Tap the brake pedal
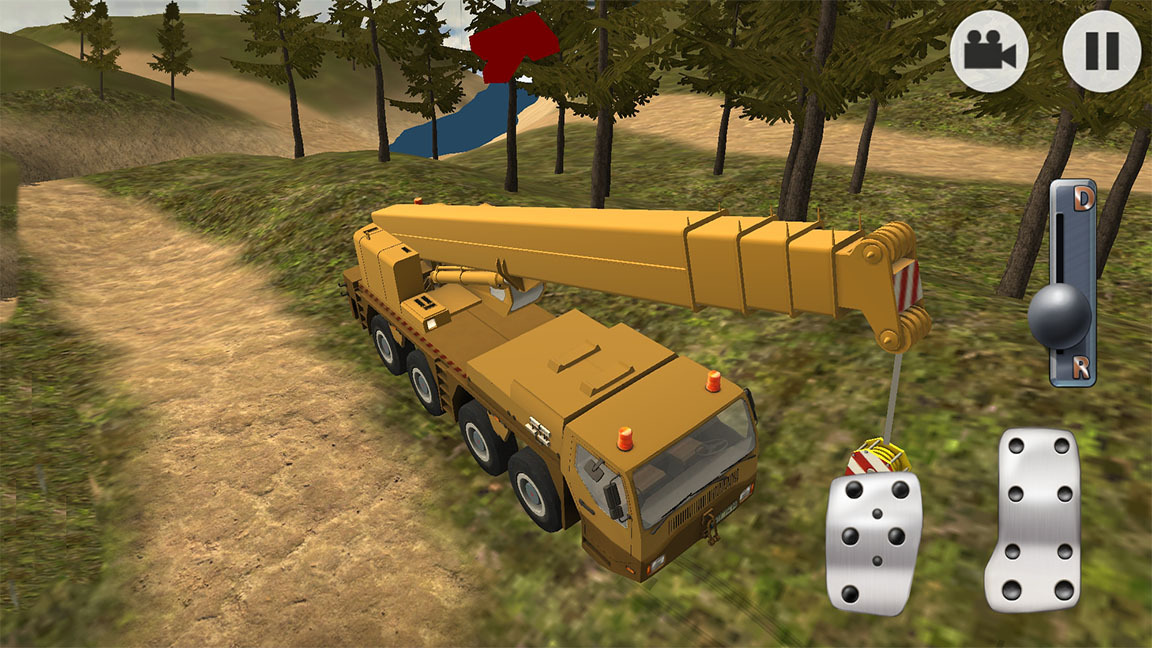 (873, 541)
